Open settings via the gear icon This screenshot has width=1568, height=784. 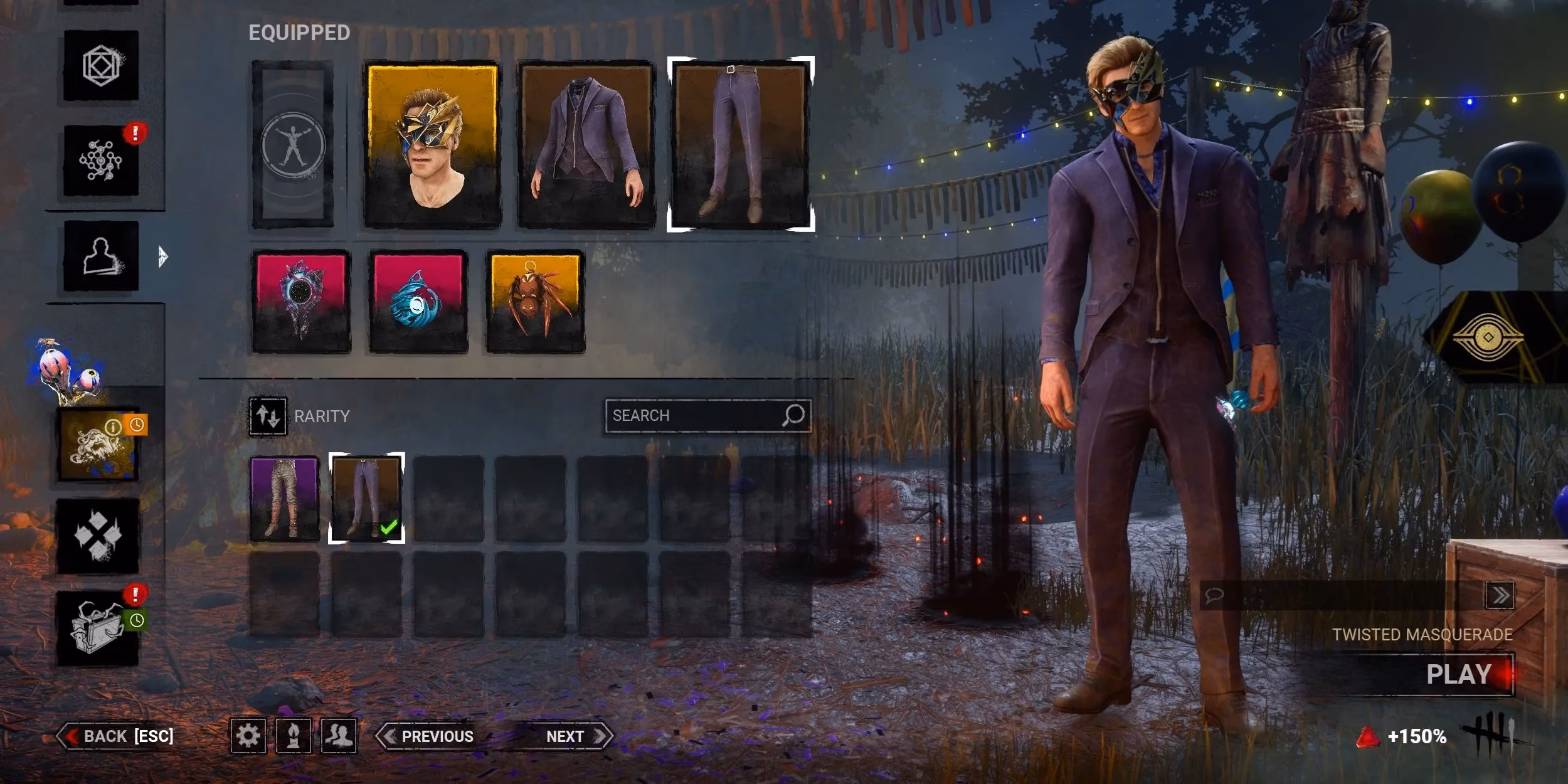[x=248, y=735]
